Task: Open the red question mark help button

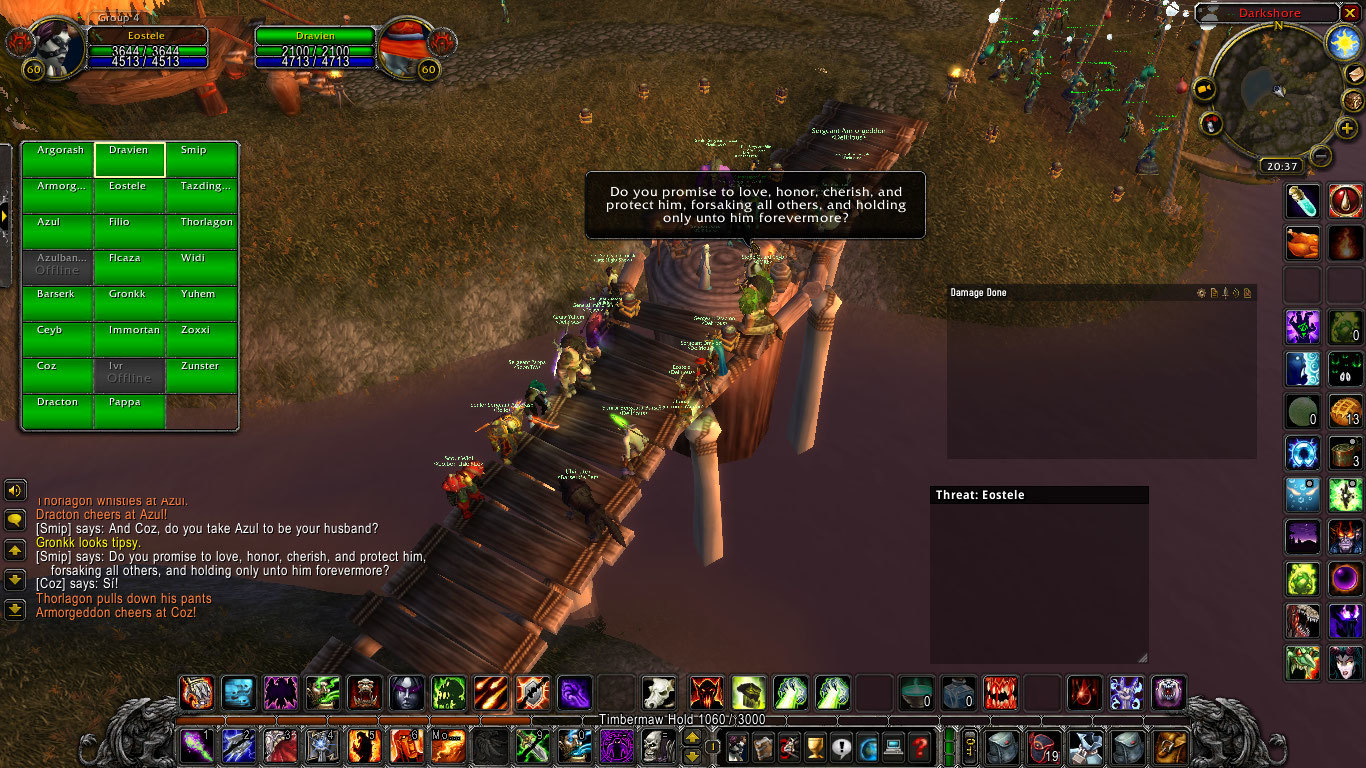Action: pyautogui.click(x=920, y=746)
